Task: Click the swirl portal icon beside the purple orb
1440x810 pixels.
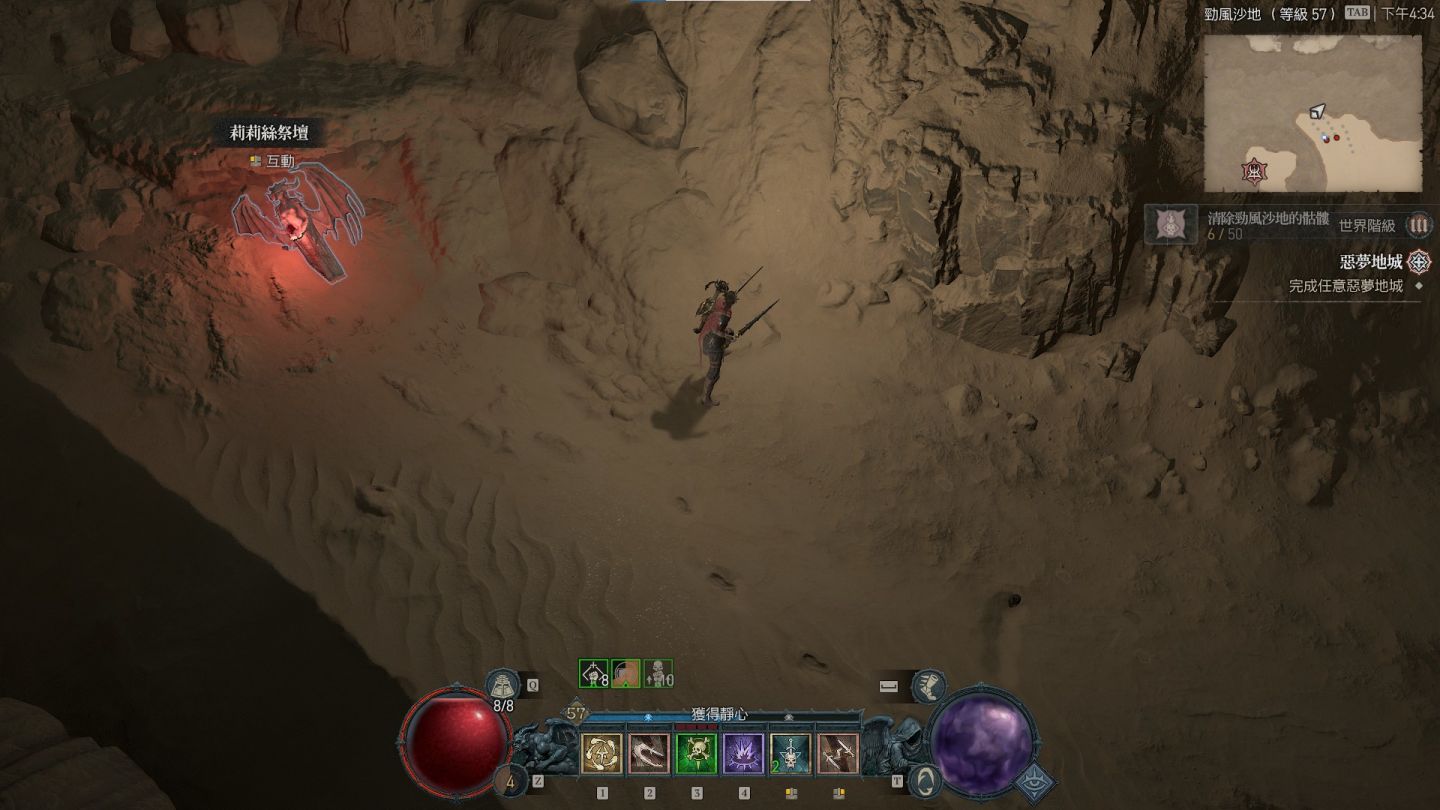Action: (x=927, y=781)
